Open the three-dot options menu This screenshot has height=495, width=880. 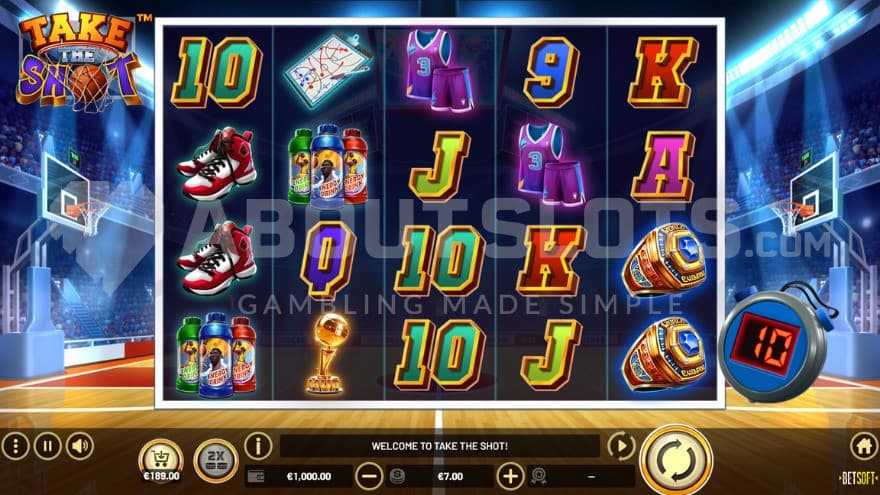click(15, 446)
